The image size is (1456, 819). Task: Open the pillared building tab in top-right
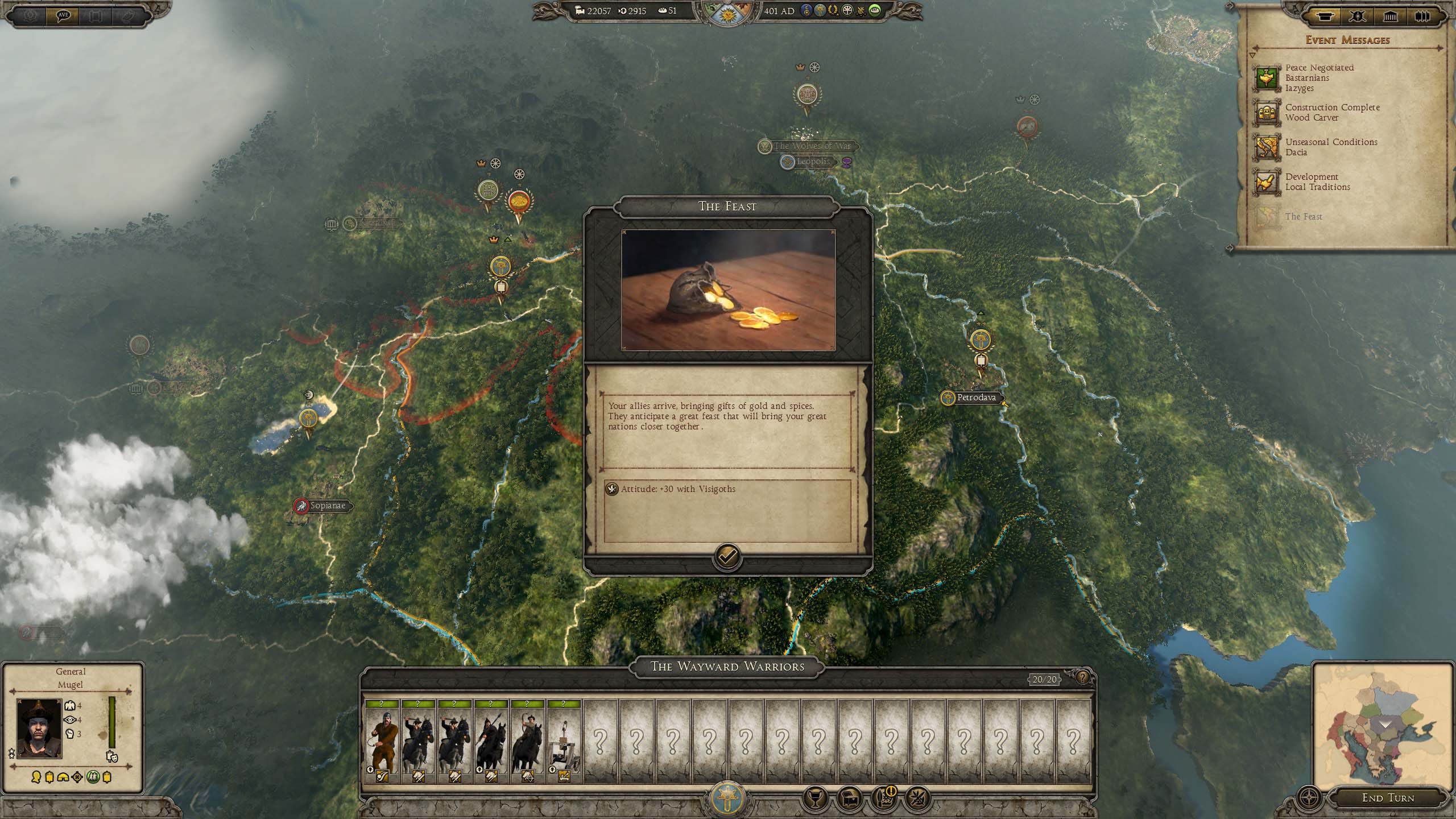coord(1390,16)
